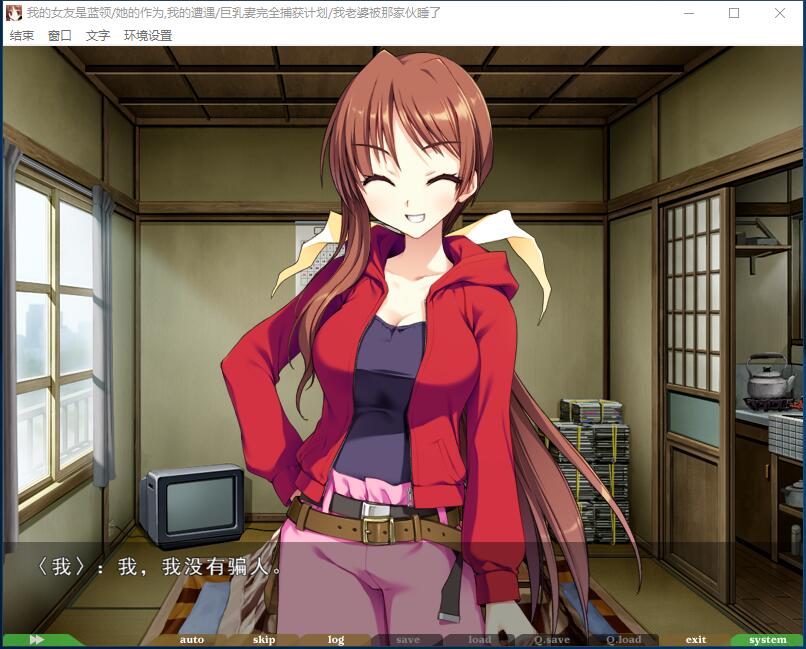Click the exit button
This screenshot has height=649, width=806.
coord(696,640)
